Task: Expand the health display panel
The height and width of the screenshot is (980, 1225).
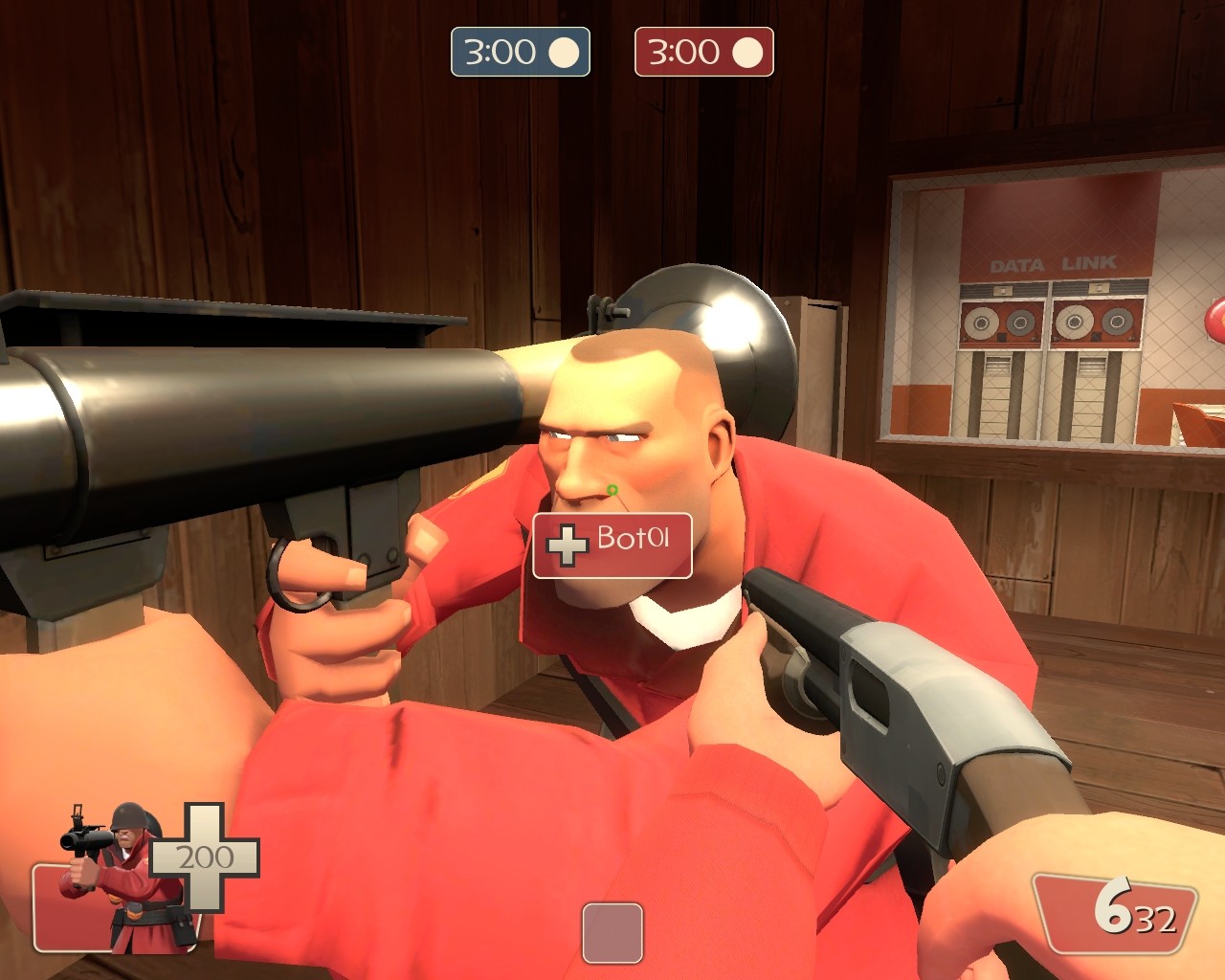Action: point(124,904)
